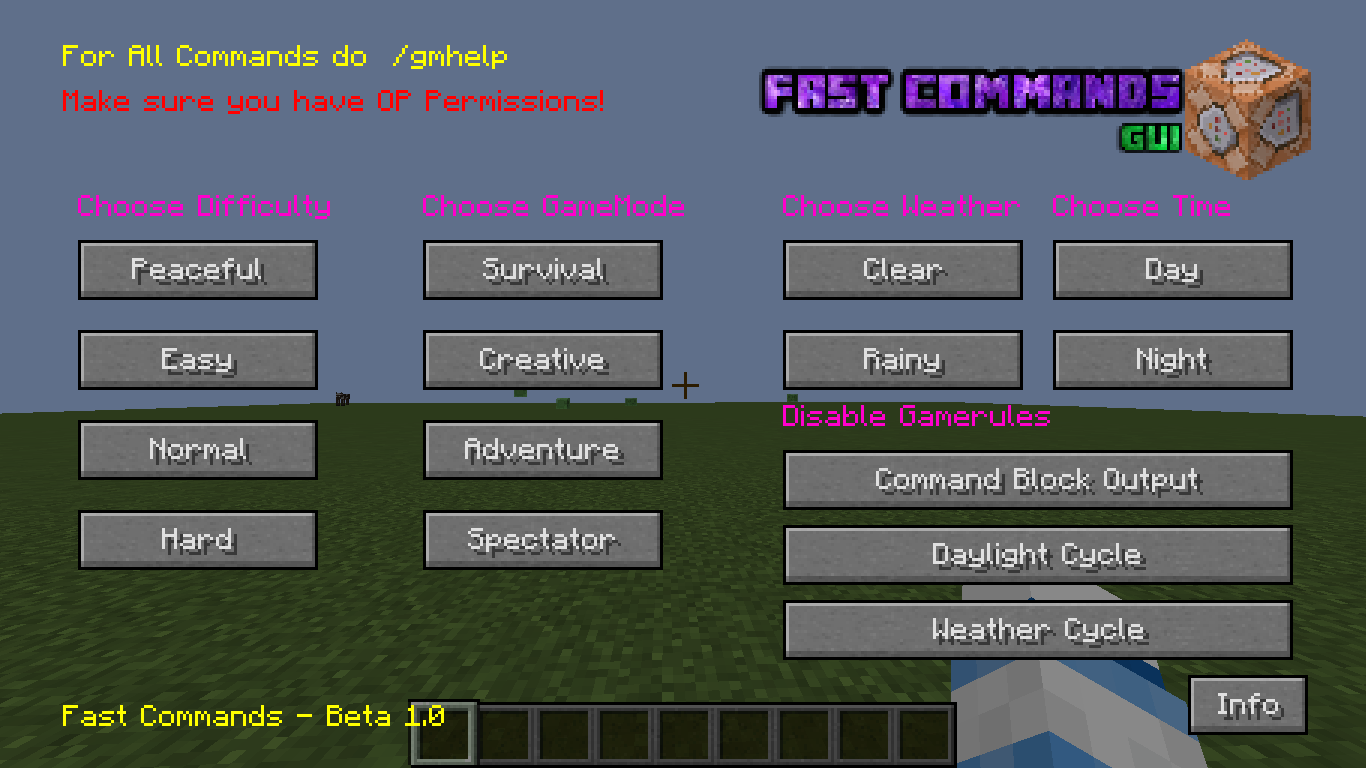Screen dimensions: 1366x768
Task: Switch gamemode to Spectator
Action: tap(542, 540)
